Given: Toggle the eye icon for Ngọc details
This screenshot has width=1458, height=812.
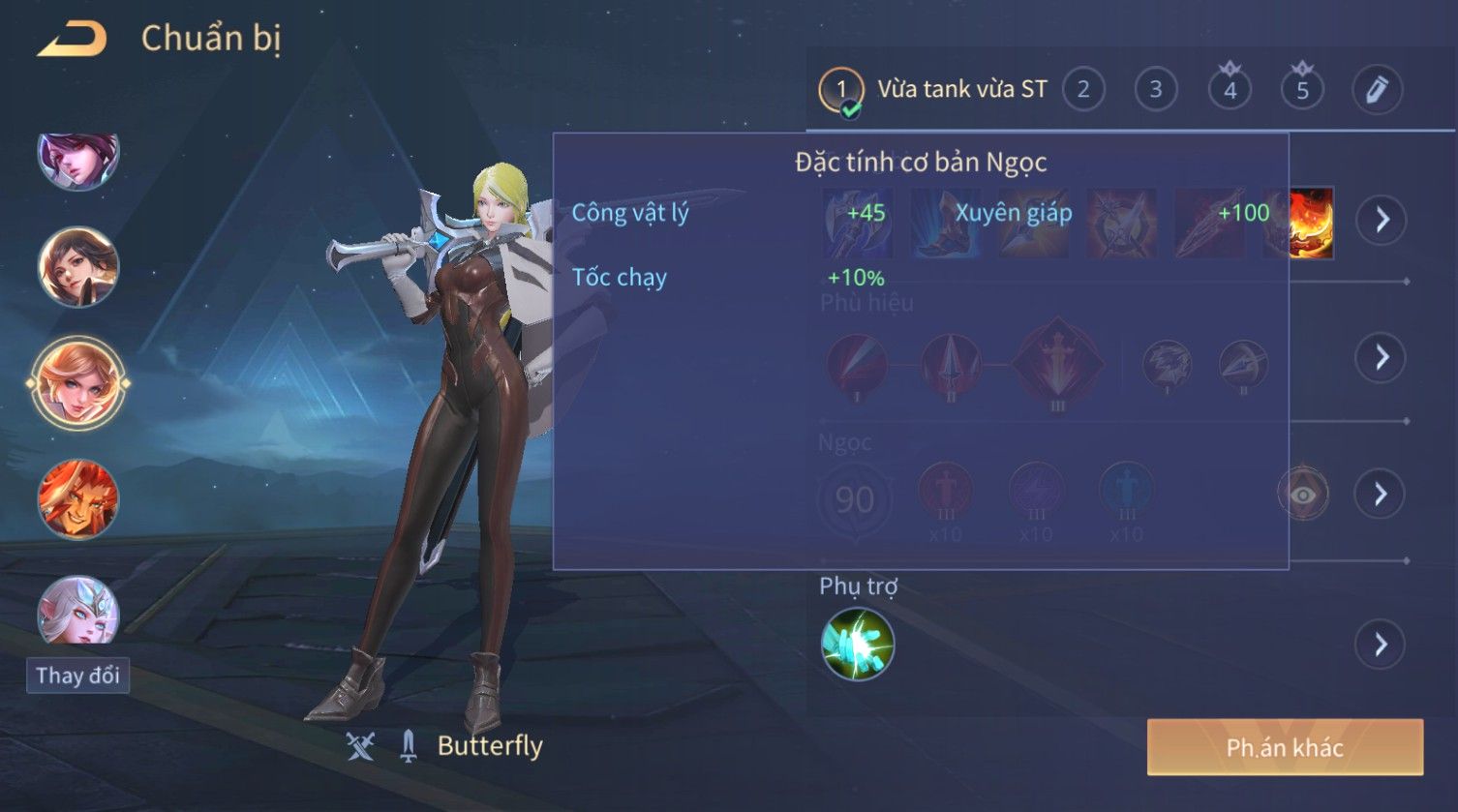Looking at the screenshot, I should [x=1303, y=495].
